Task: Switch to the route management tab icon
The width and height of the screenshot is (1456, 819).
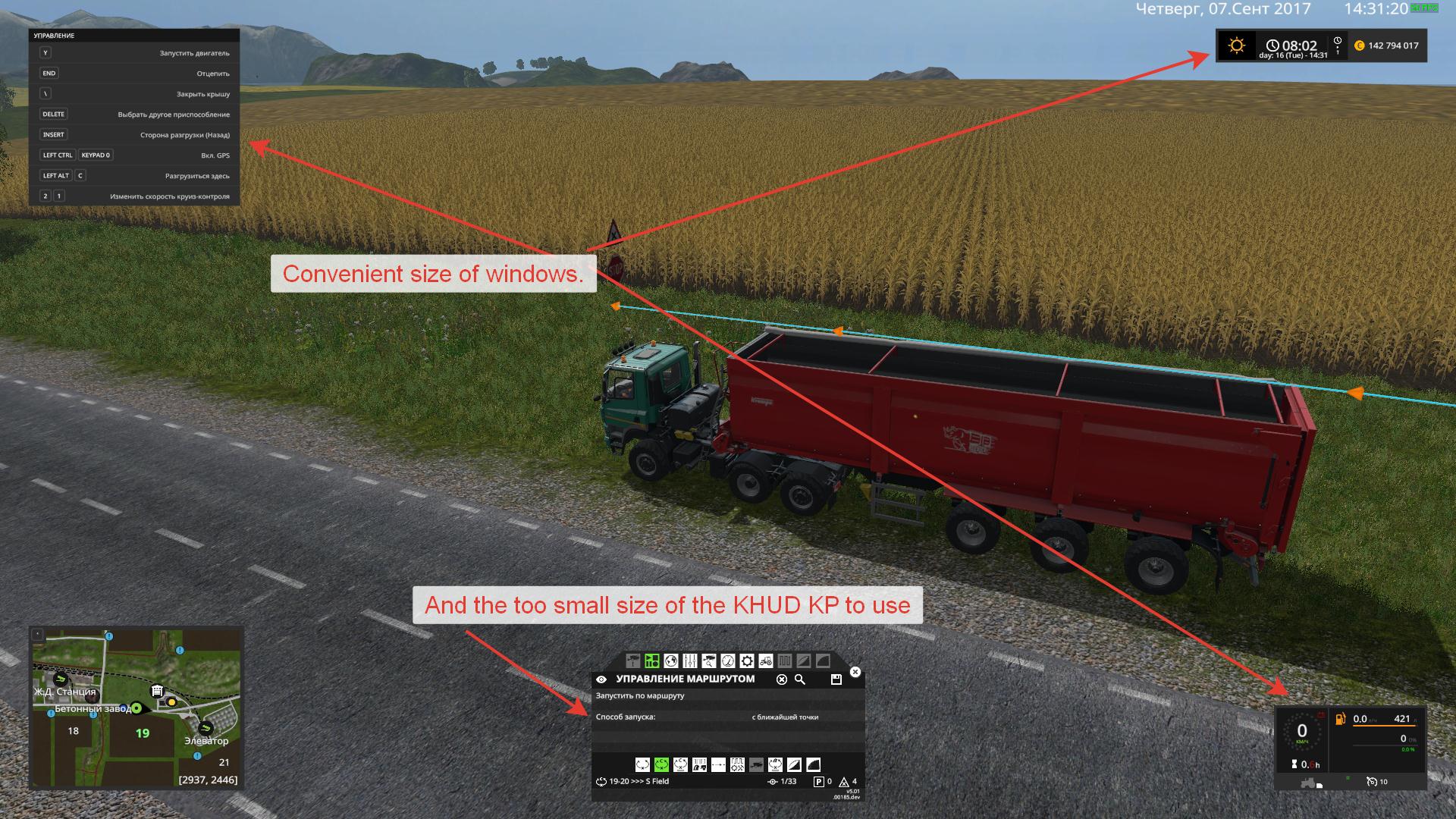Action: (x=652, y=661)
